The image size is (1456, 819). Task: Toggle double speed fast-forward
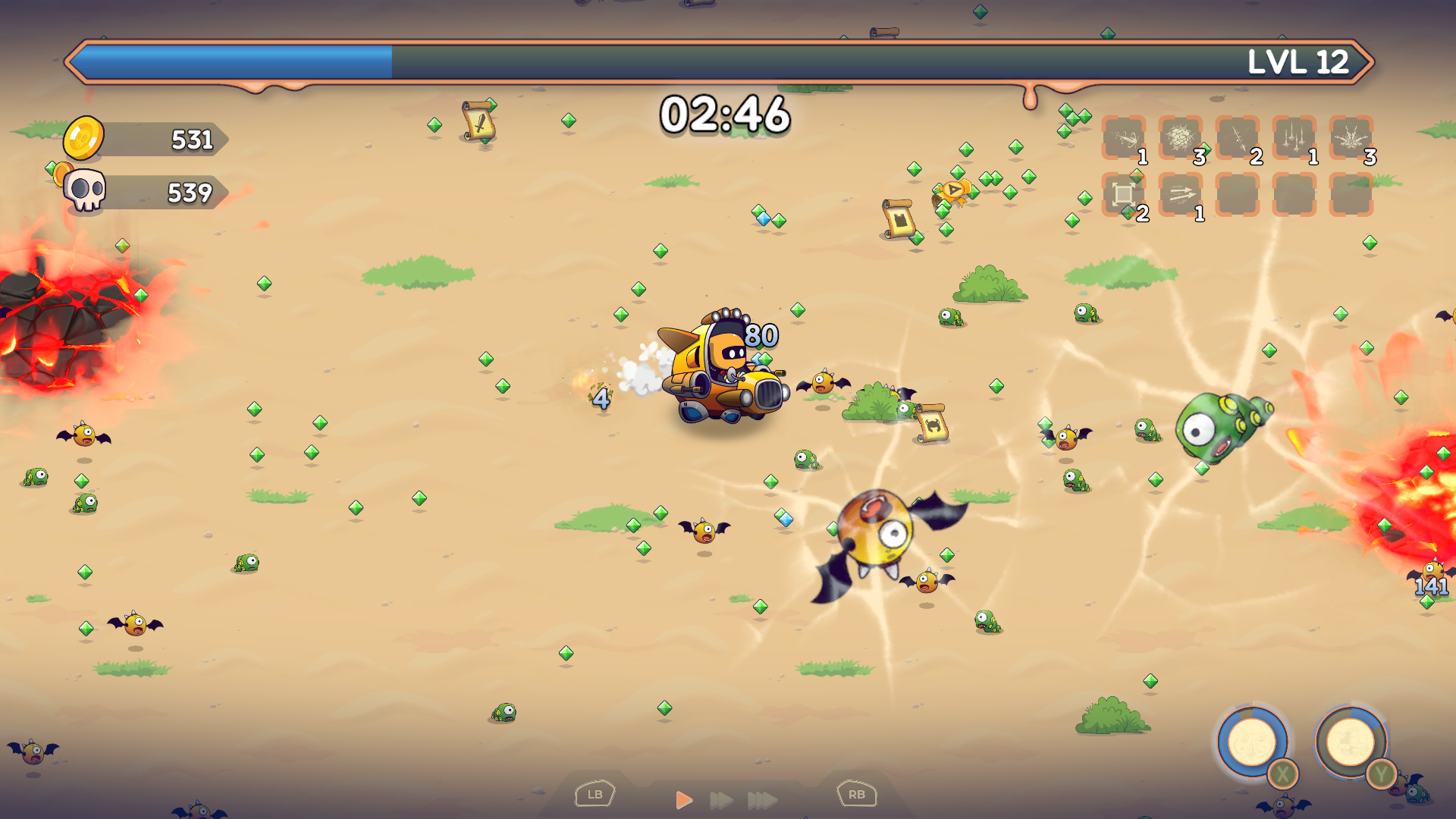(720, 797)
